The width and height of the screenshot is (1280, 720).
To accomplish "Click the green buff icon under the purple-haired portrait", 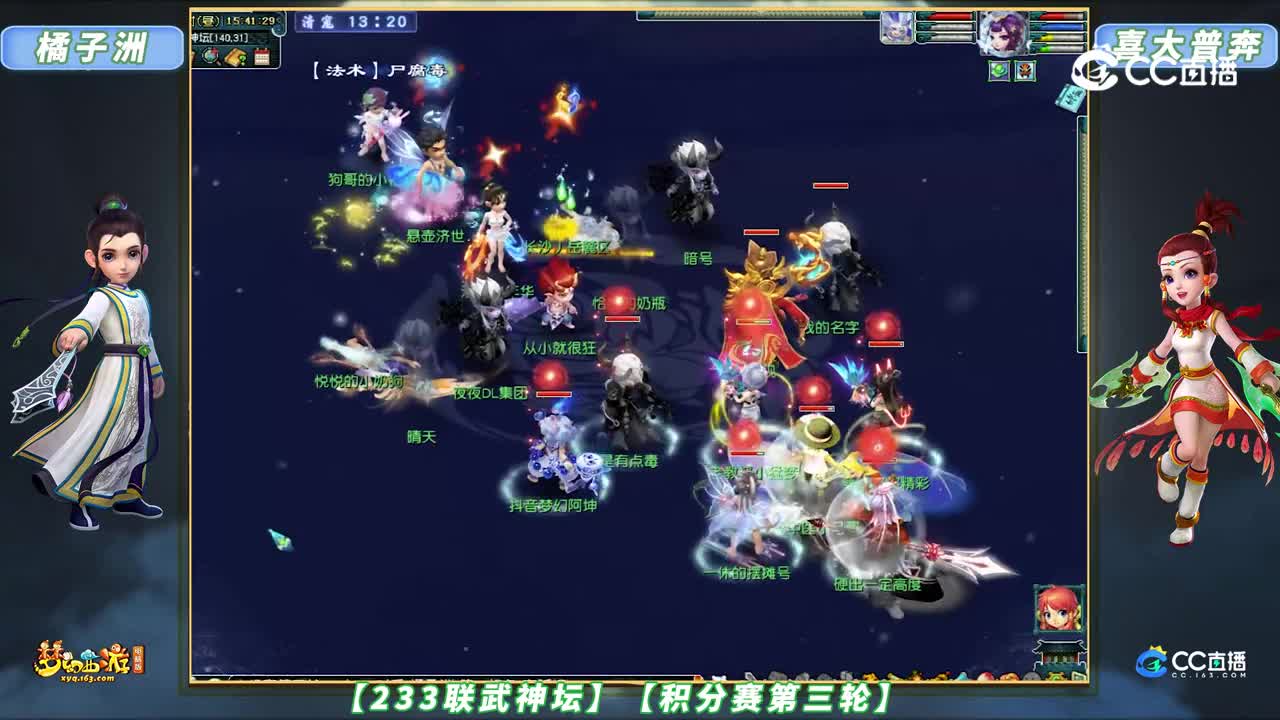I will click(996, 70).
